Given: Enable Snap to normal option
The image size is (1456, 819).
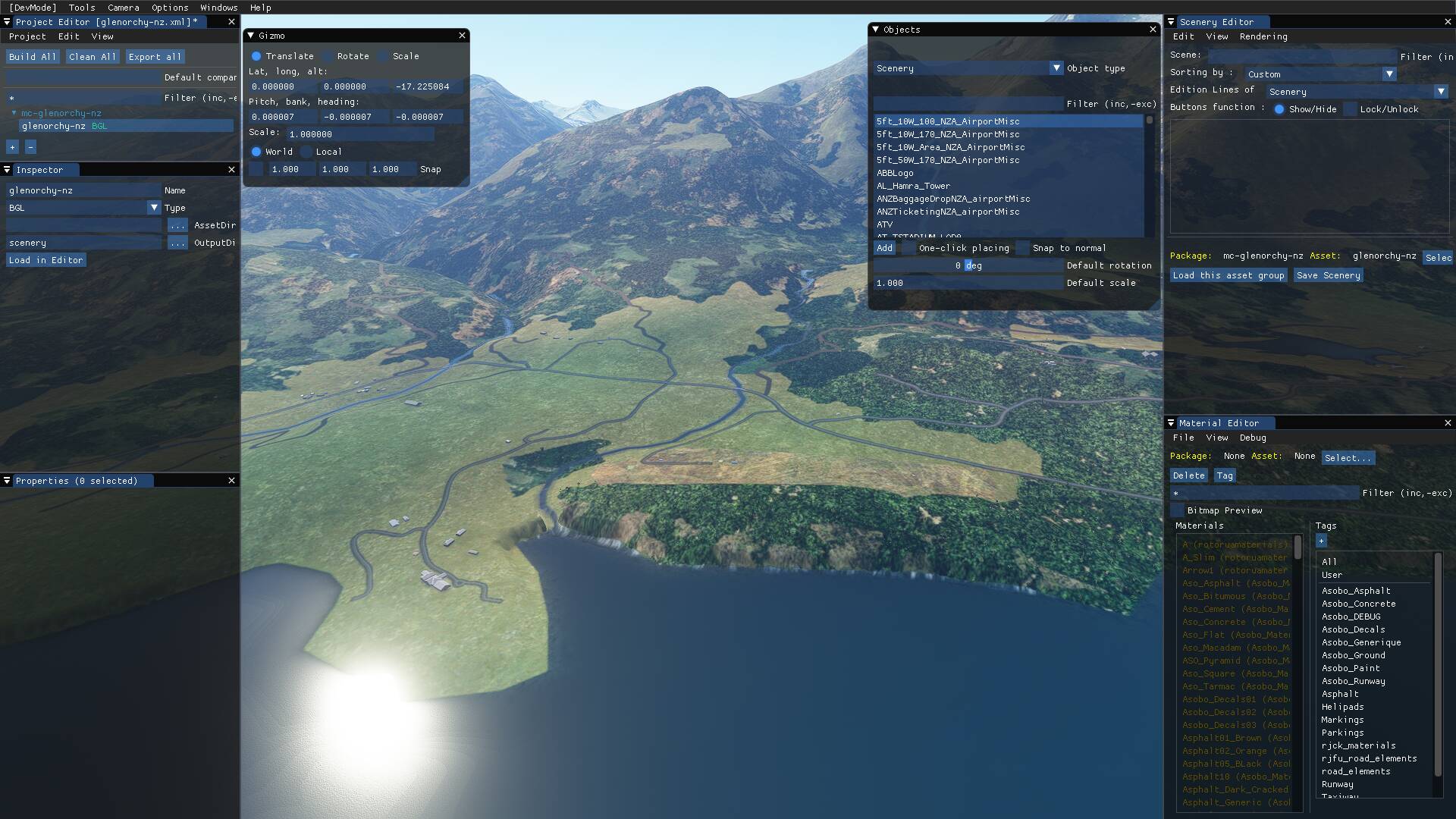Looking at the screenshot, I should click(x=1023, y=248).
